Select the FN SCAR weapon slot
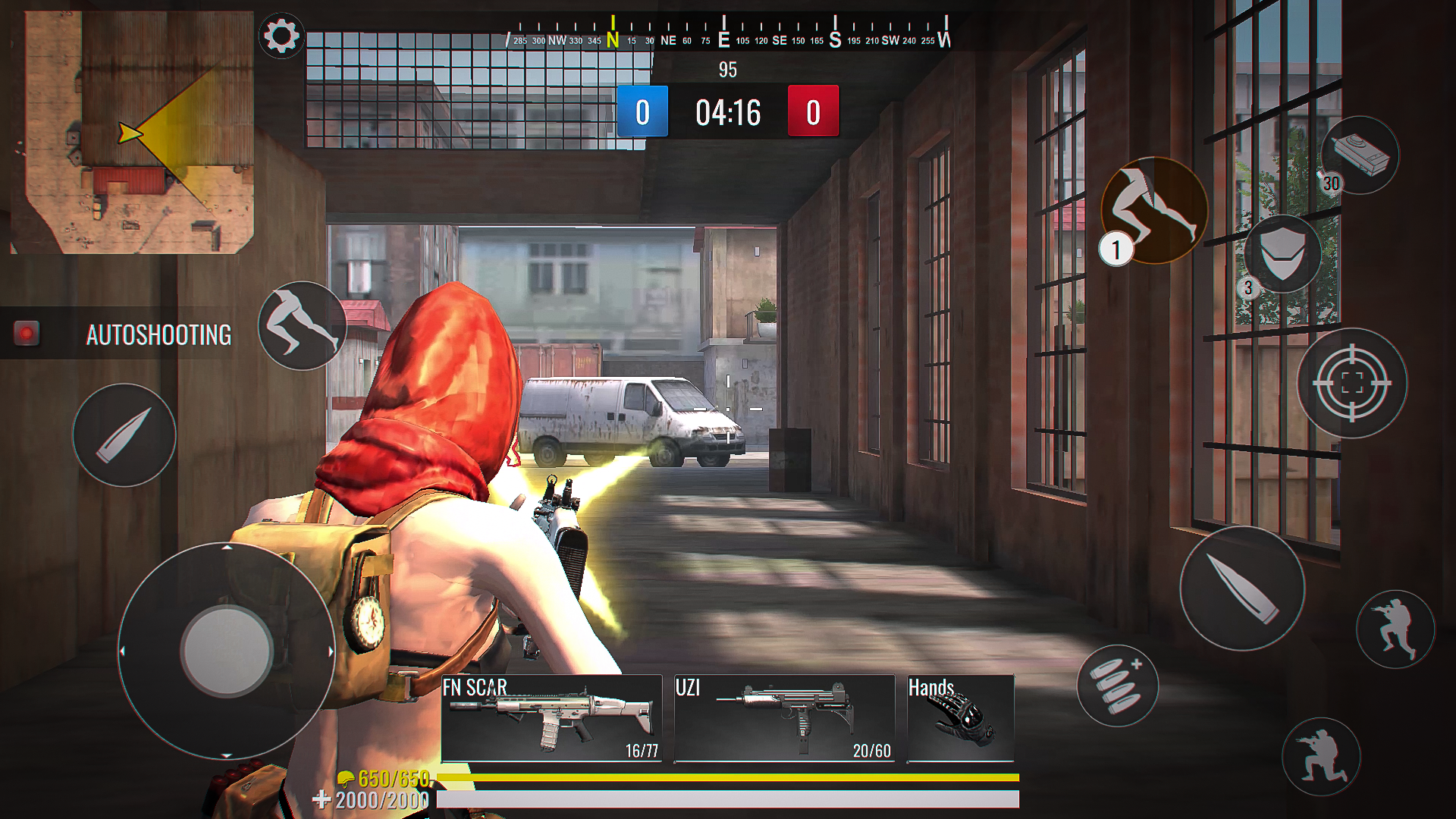Image resolution: width=1456 pixels, height=819 pixels. (551, 718)
